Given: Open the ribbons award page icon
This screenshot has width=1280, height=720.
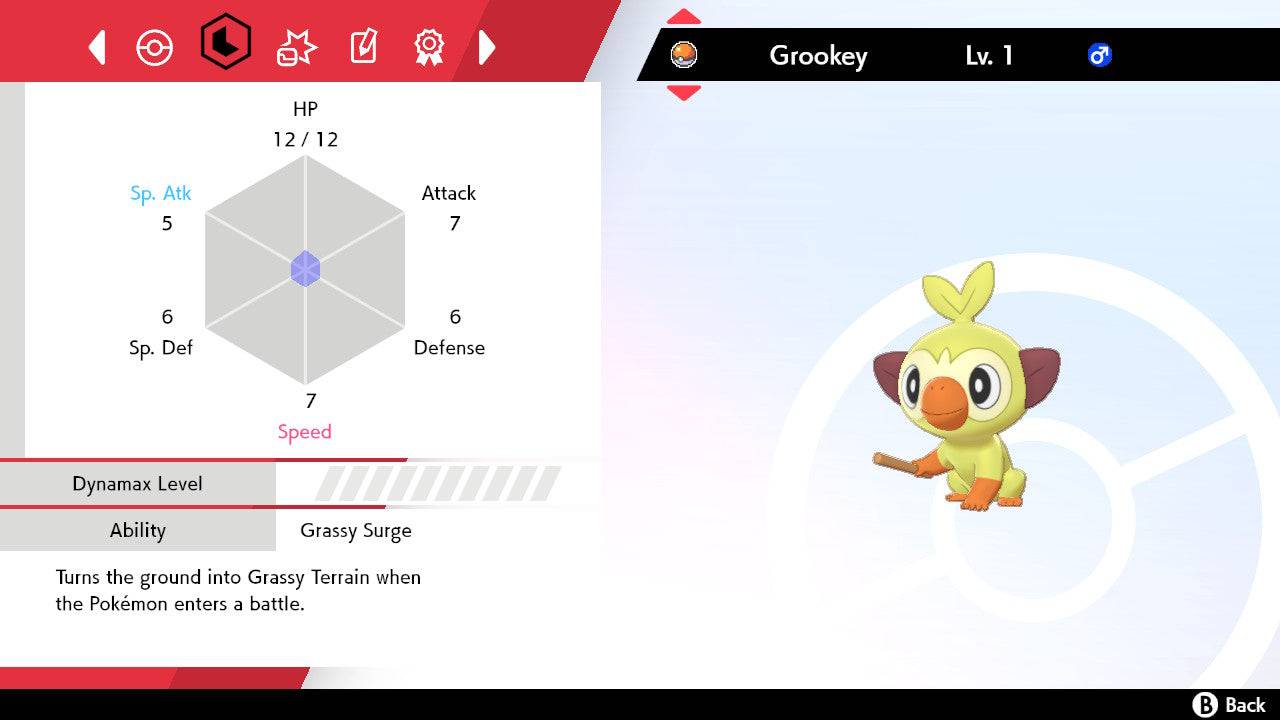Looking at the screenshot, I should pos(430,46).
